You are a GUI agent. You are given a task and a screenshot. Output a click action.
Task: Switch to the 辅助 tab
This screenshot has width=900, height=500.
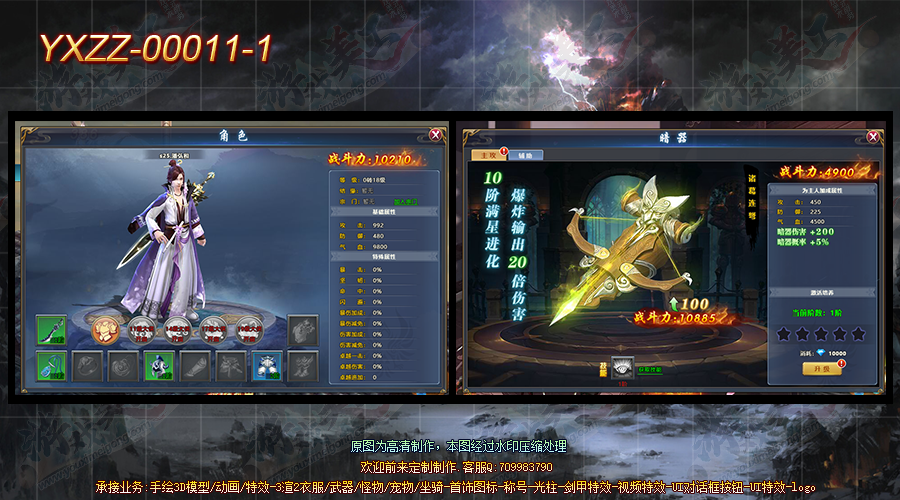525,156
